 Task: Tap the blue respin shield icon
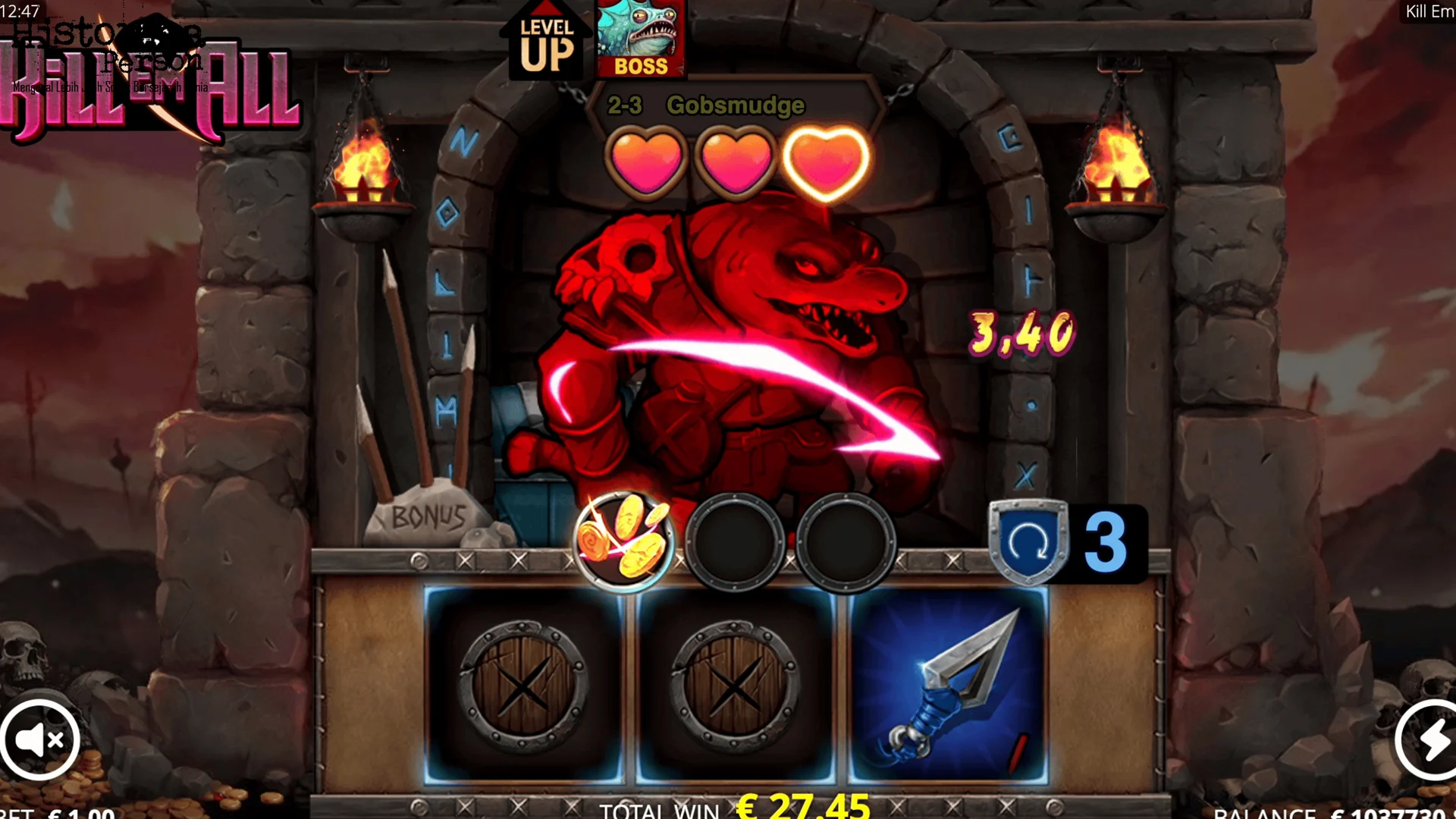(1028, 541)
